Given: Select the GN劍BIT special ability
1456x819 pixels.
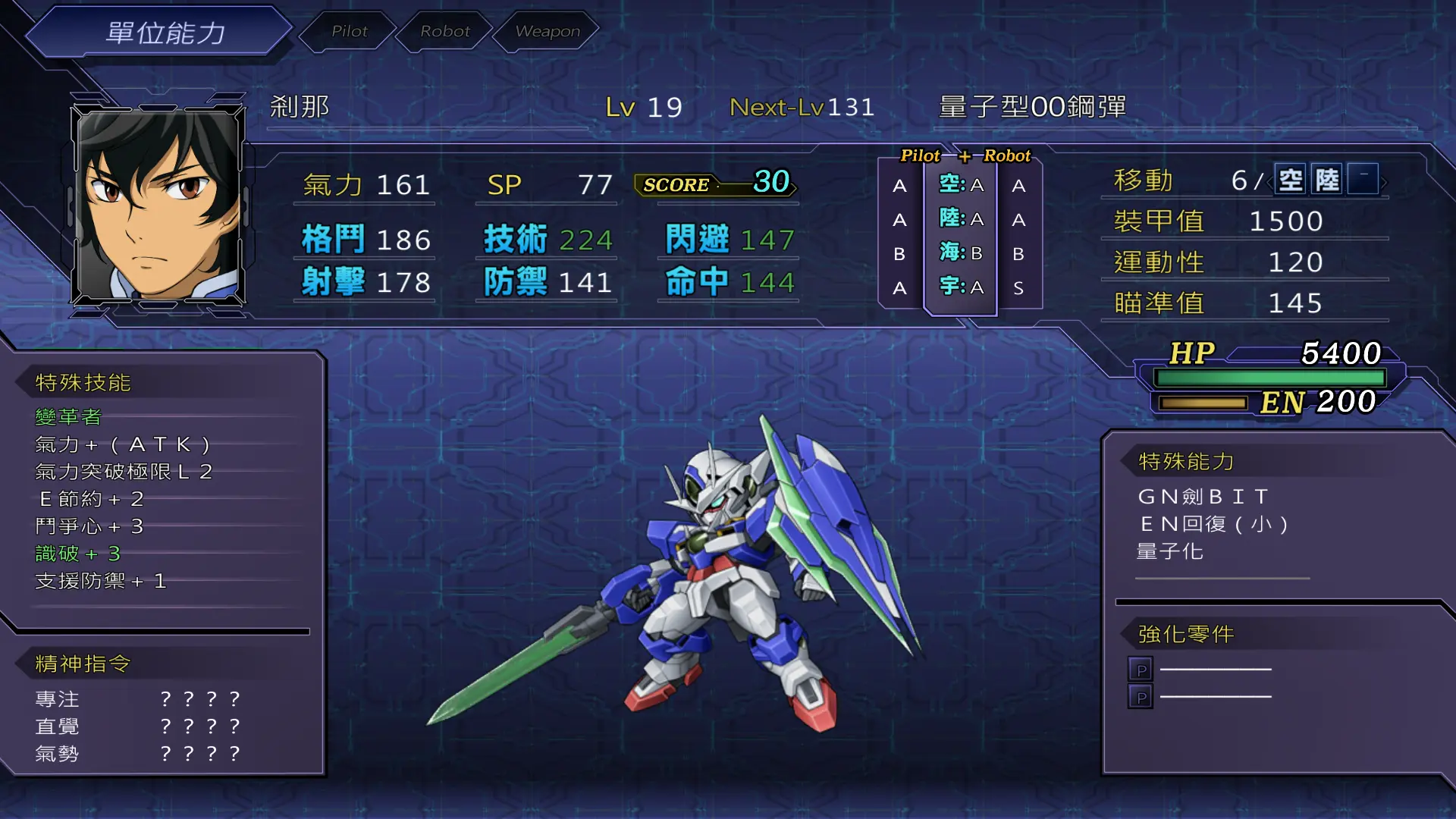Looking at the screenshot, I should [1203, 497].
